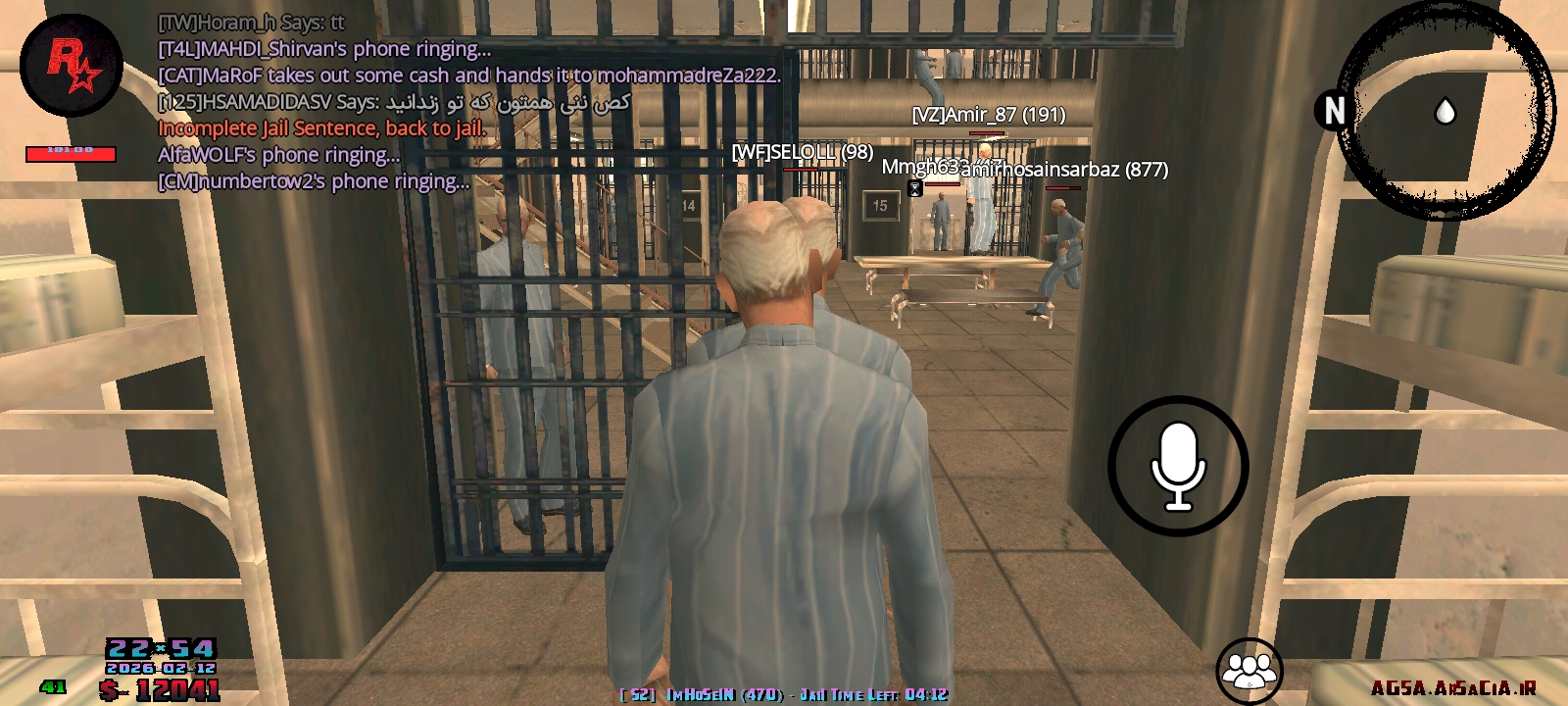
Task: Select the cell 15 door sign
Action: pos(880,204)
